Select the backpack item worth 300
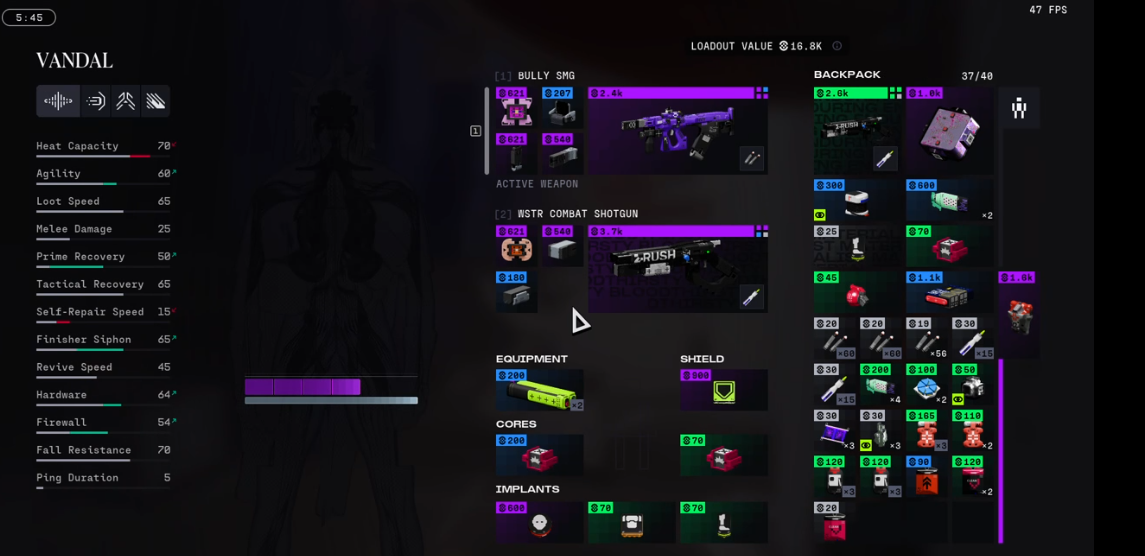Screen dimensions: 1145x556 [858, 200]
